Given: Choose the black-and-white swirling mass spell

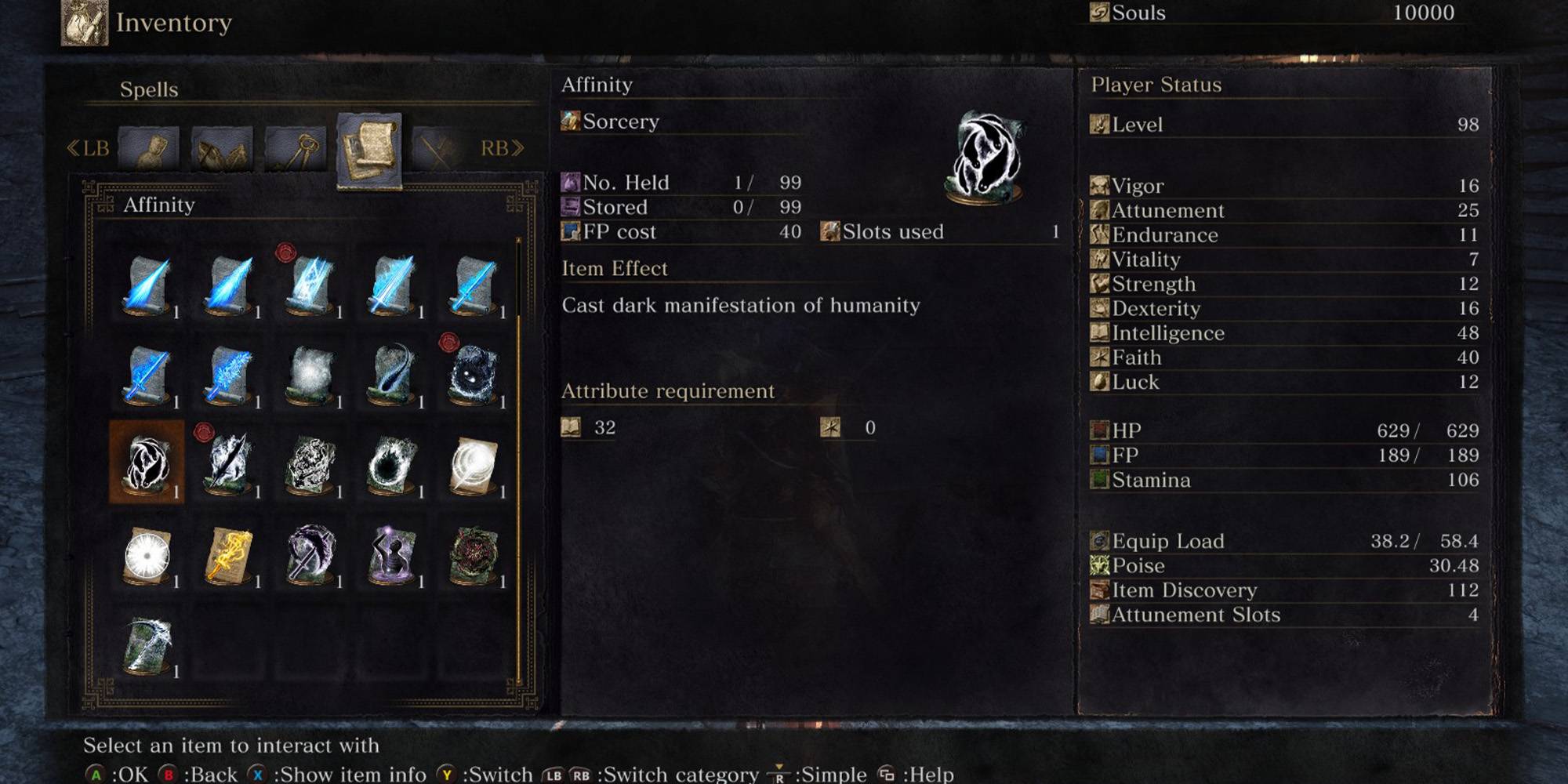Looking at the screenshot, I should point(310,464).
